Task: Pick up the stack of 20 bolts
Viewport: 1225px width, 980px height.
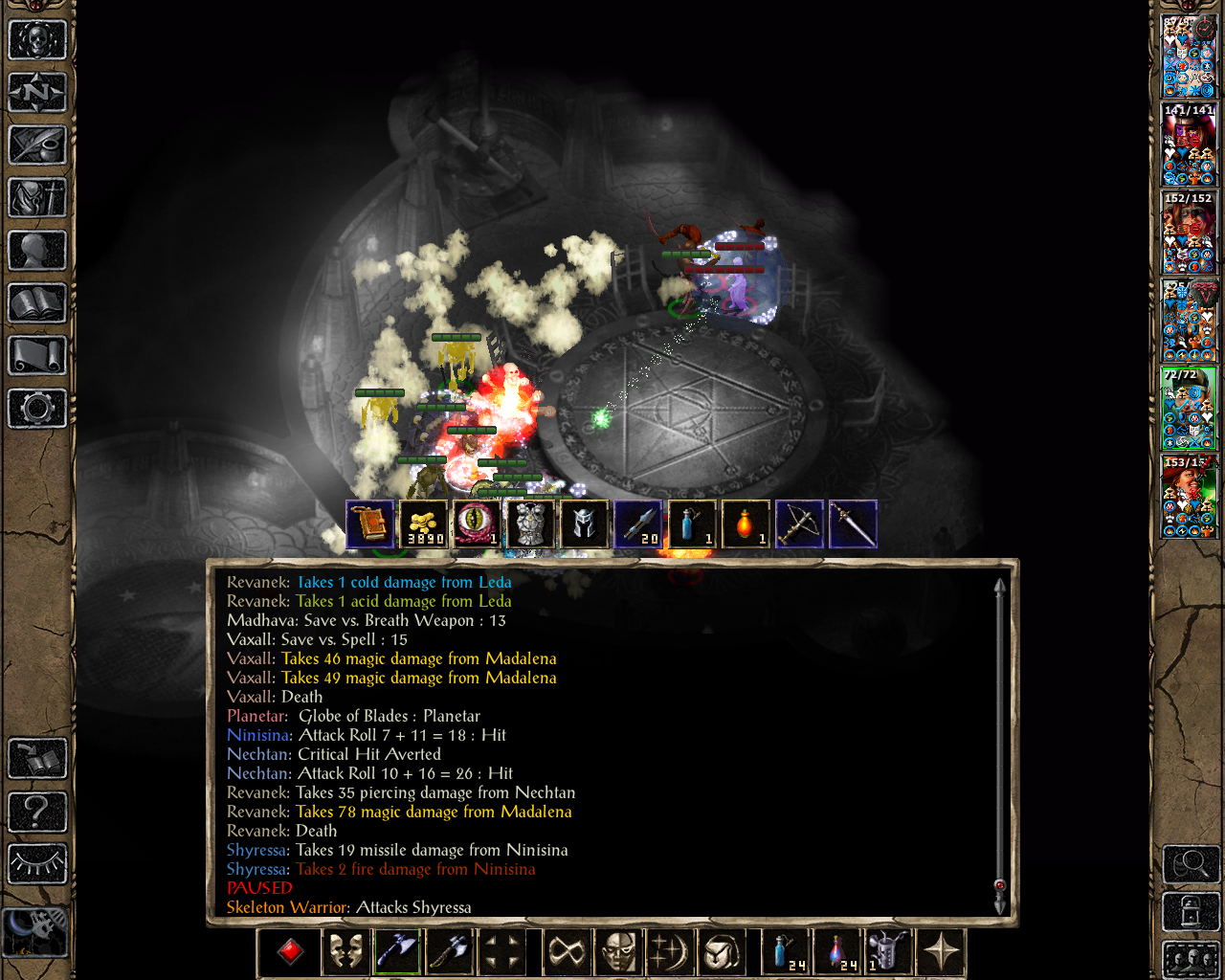Action: point(637,524)
